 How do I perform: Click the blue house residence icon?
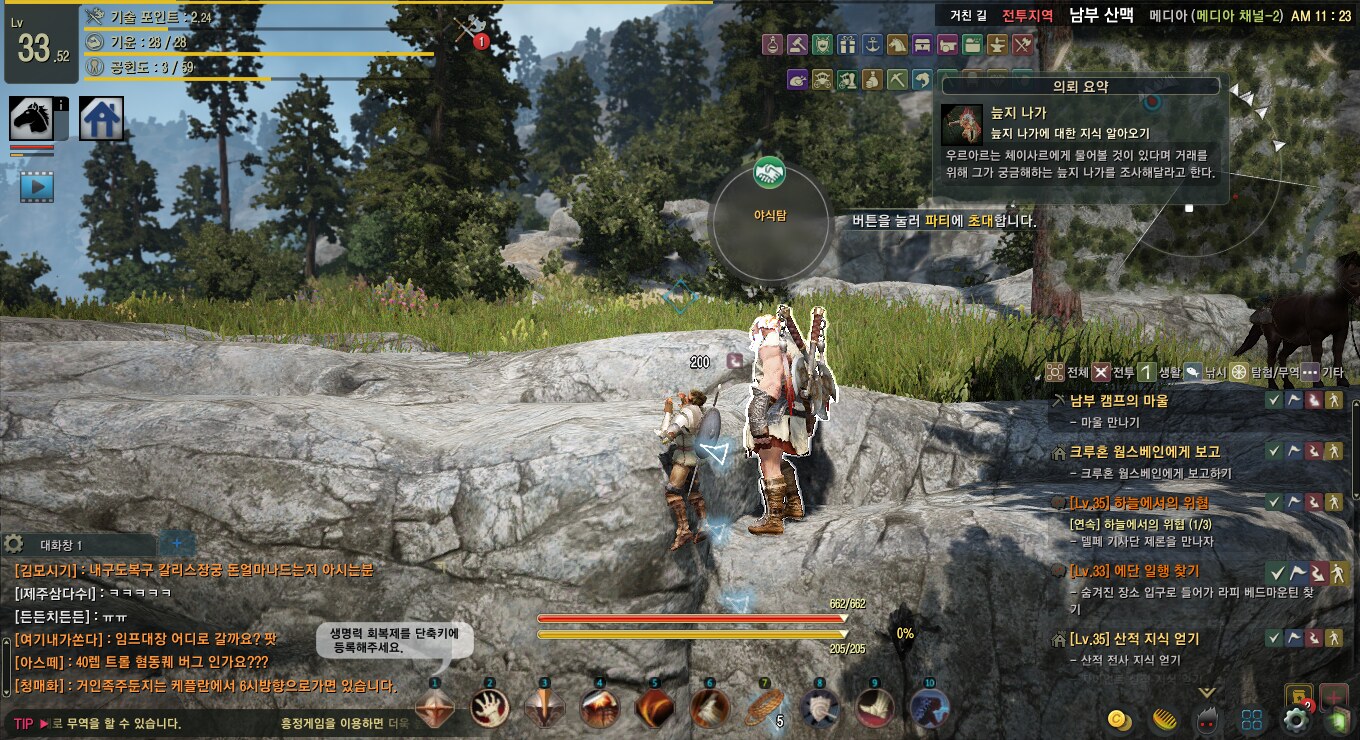coord(101,118)
